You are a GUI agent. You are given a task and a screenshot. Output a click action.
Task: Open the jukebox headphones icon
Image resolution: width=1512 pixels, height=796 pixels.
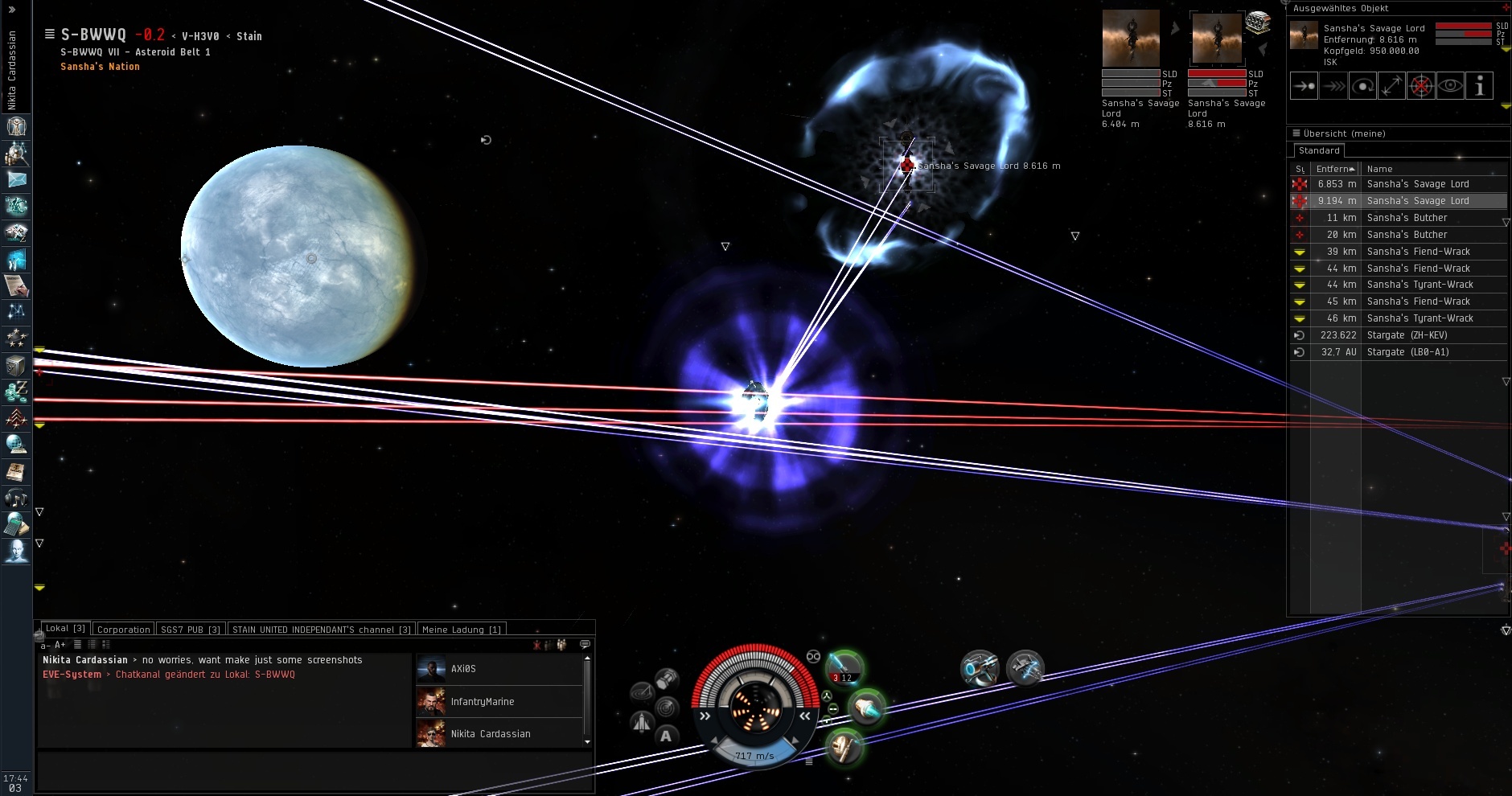[16, 499]
